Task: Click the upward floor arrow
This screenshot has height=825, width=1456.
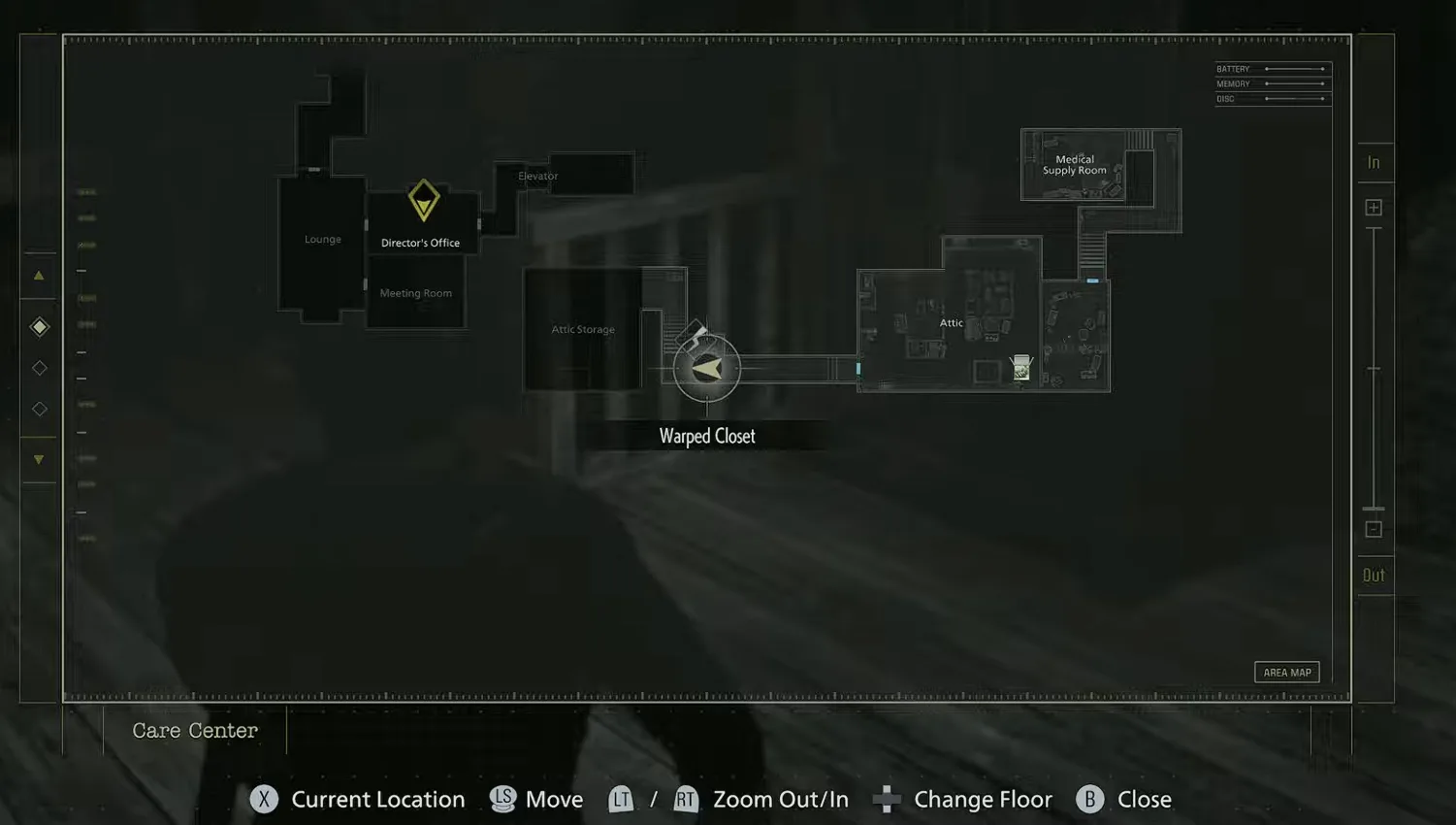Action: pyautogui.click(x=39, y=275)
